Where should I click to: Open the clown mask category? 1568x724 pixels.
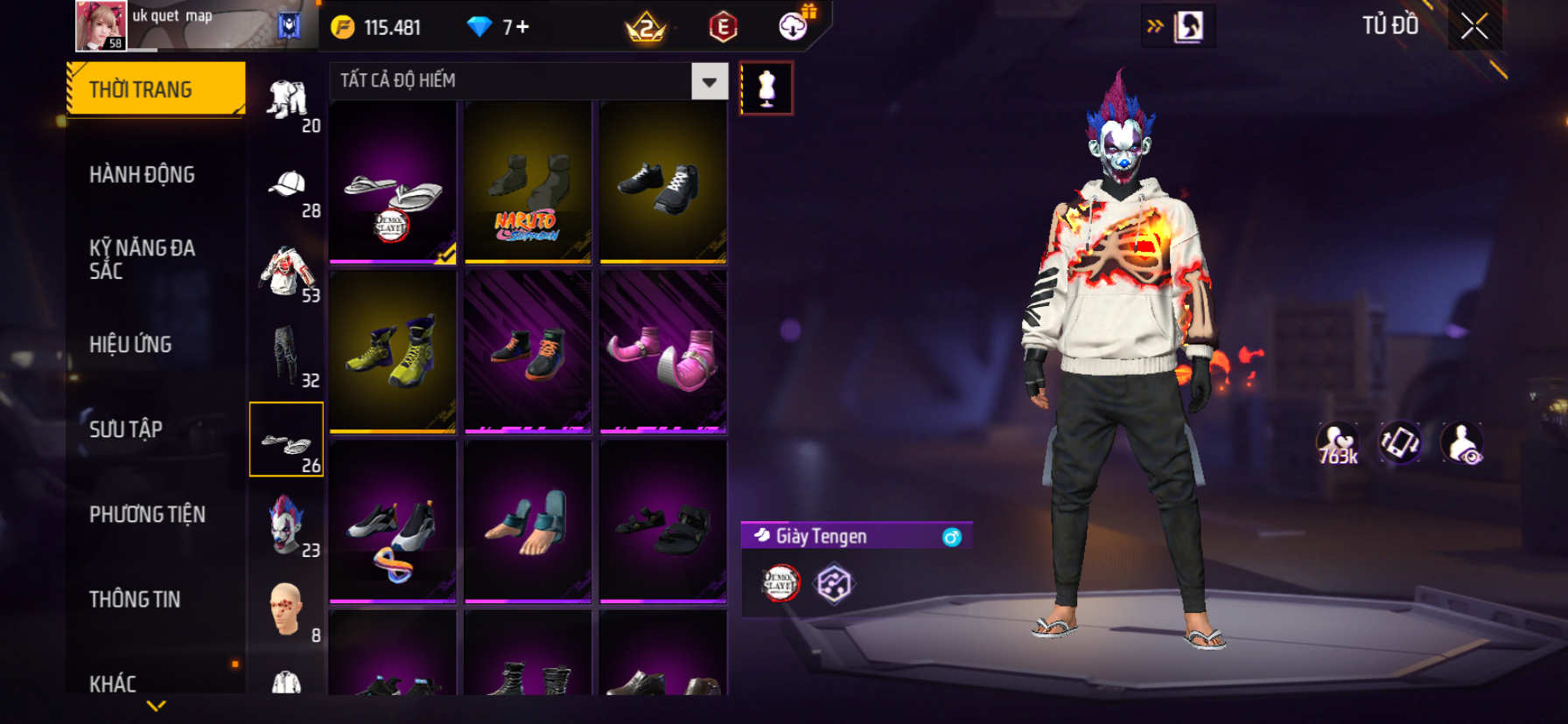pyautogui.click(x=287, y=526)
